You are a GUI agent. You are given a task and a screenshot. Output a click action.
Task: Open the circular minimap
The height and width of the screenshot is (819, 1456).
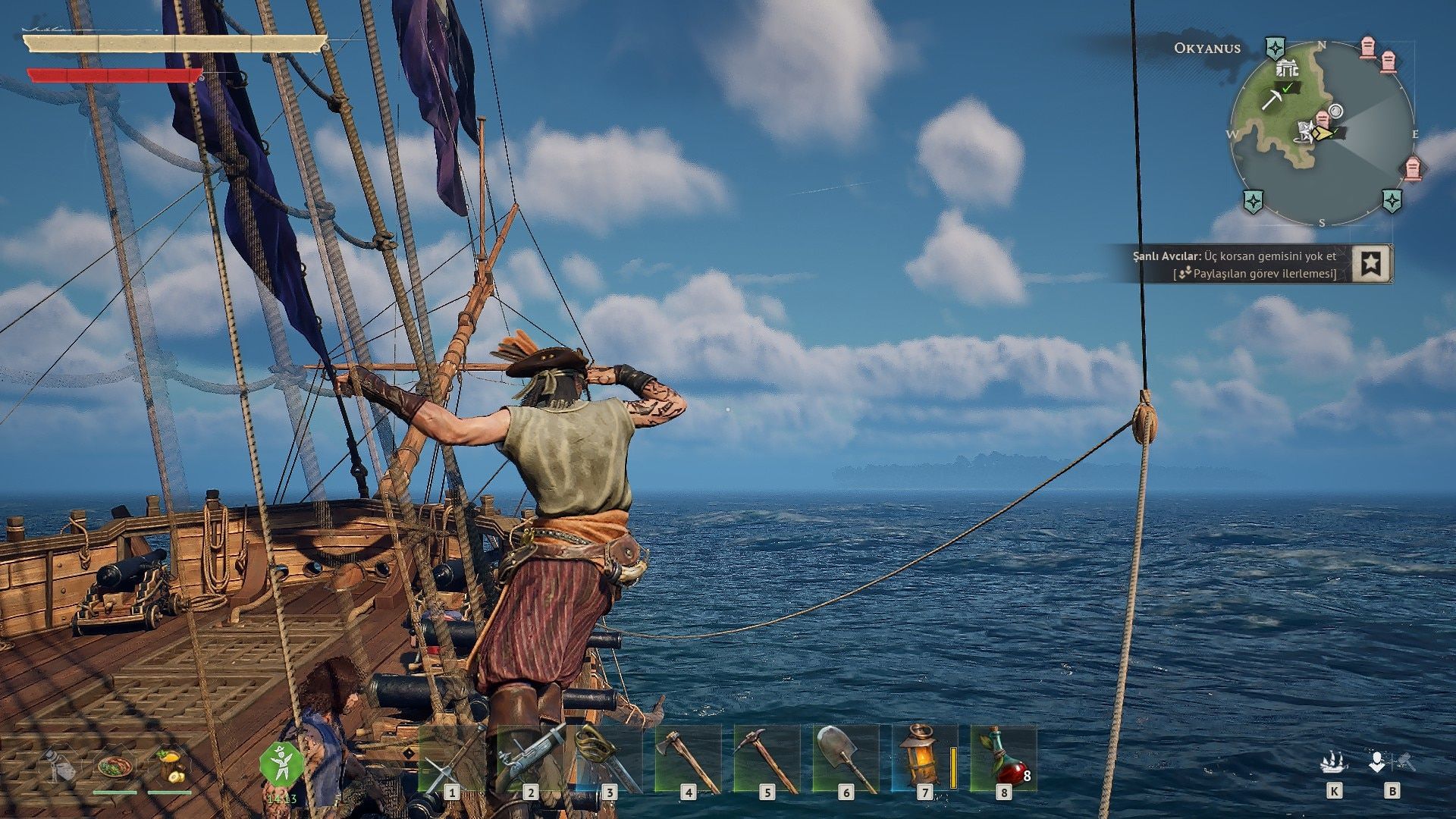pos(1322,133)
